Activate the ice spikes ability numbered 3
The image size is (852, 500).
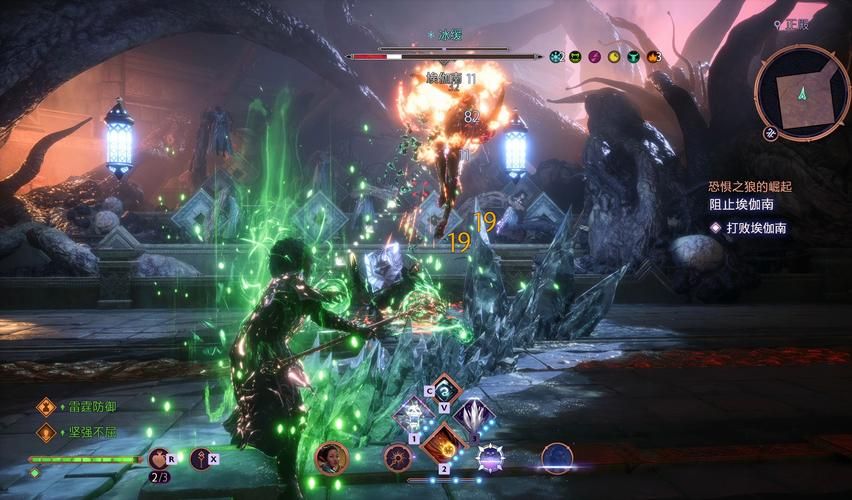474,415
